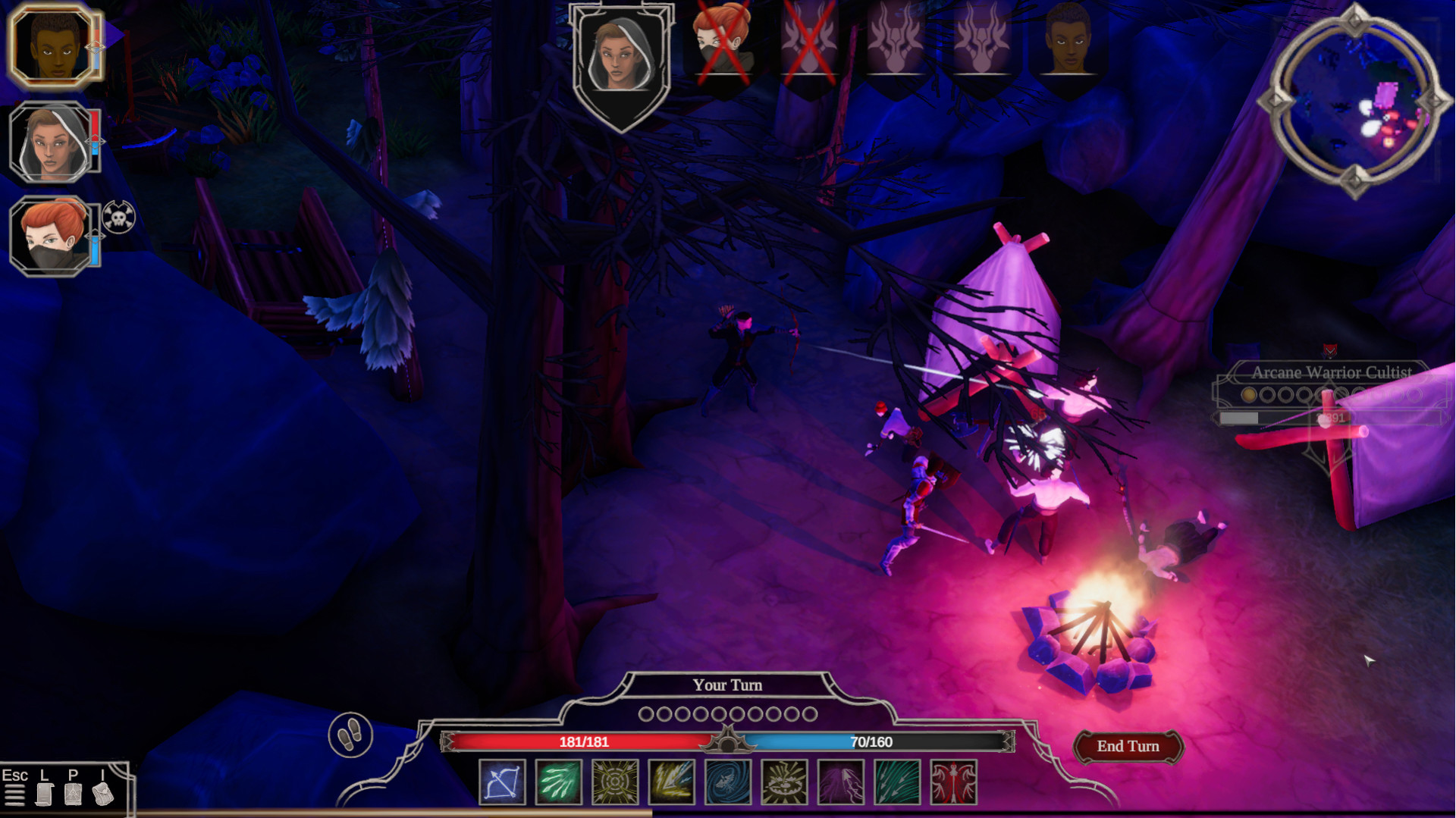
Task: Activate the green claw skill icon
Action: click(x=560, y=783)
